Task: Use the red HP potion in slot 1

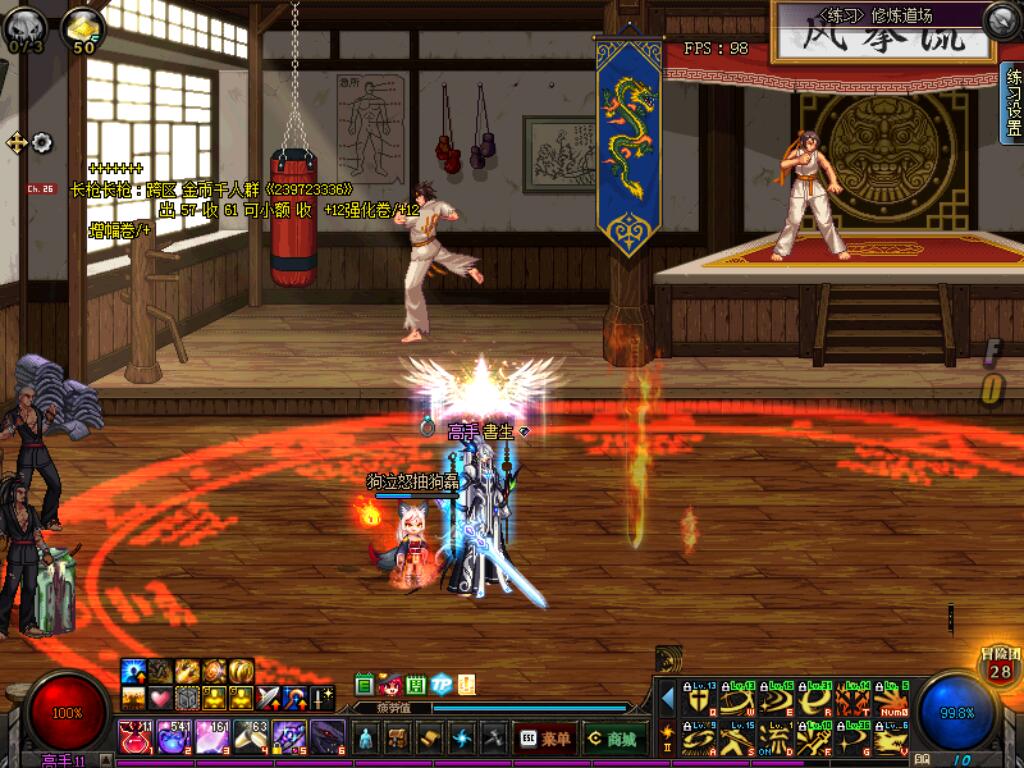Action: pyautogui.click(x=134, y=737)
